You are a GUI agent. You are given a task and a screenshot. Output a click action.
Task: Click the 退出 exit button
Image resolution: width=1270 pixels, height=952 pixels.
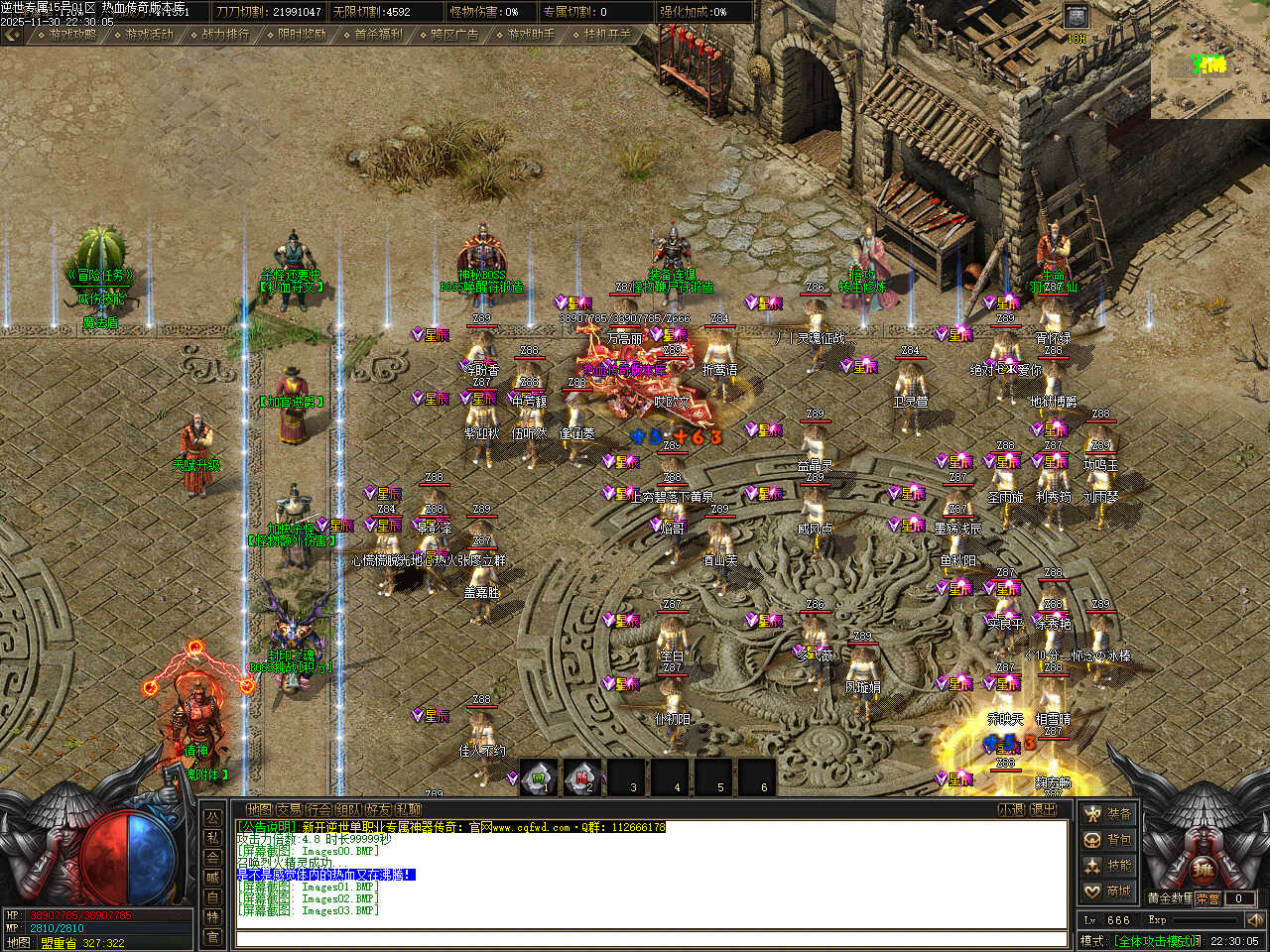pos(1044,810)
